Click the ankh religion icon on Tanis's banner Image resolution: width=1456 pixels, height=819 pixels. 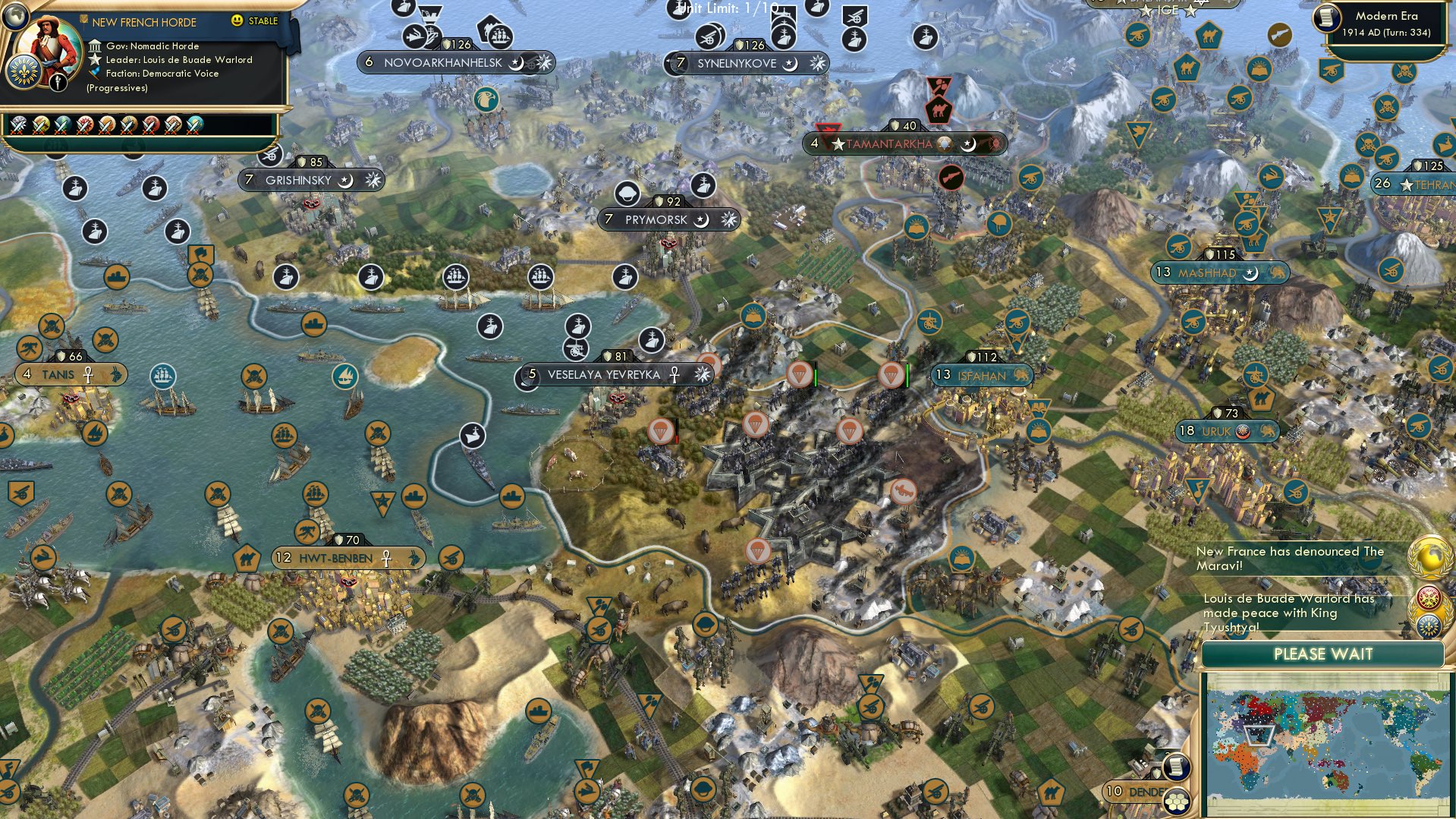89,375
